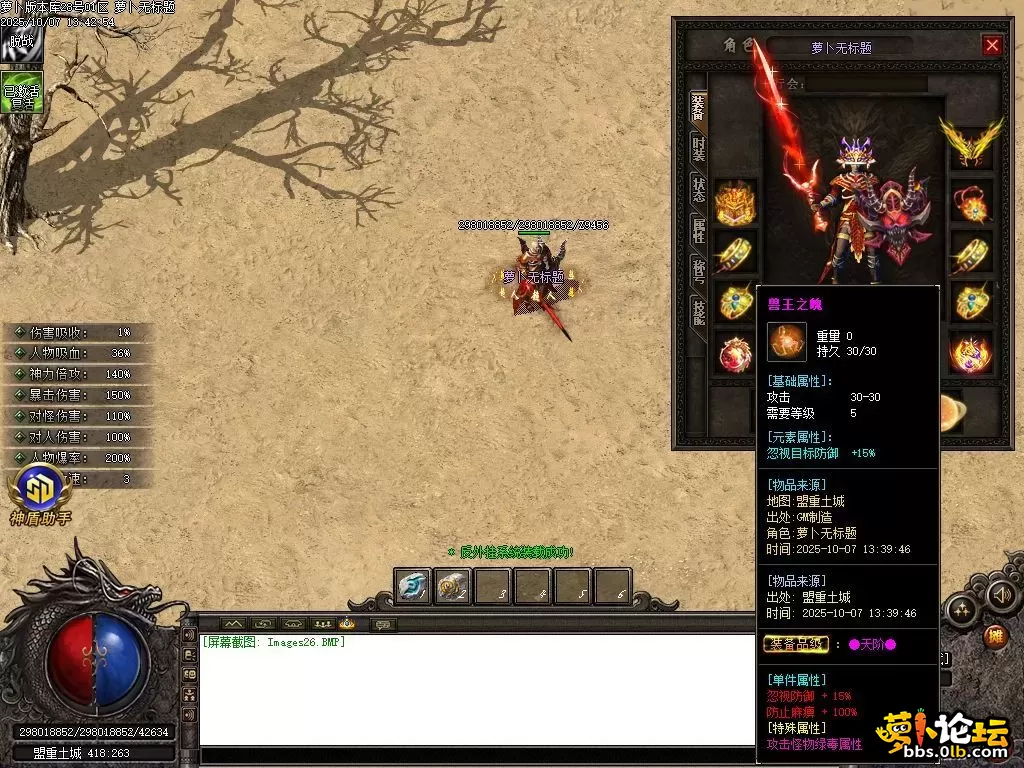Select the golden treasure chest equipment slot
This screenshot has height=768, width=1024.
(x=735, y=202)
